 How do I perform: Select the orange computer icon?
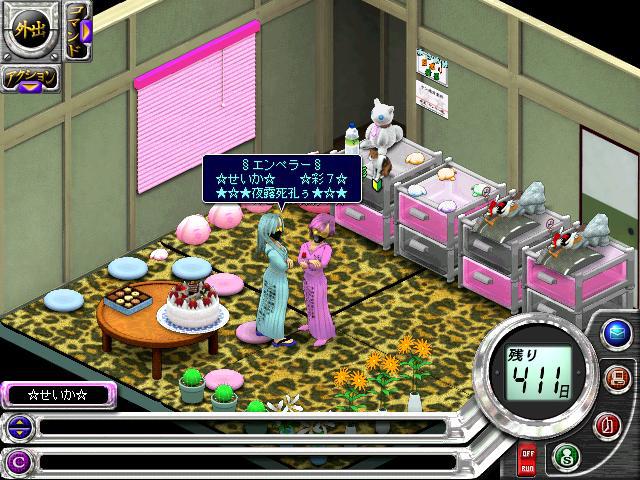coord(617,379)
